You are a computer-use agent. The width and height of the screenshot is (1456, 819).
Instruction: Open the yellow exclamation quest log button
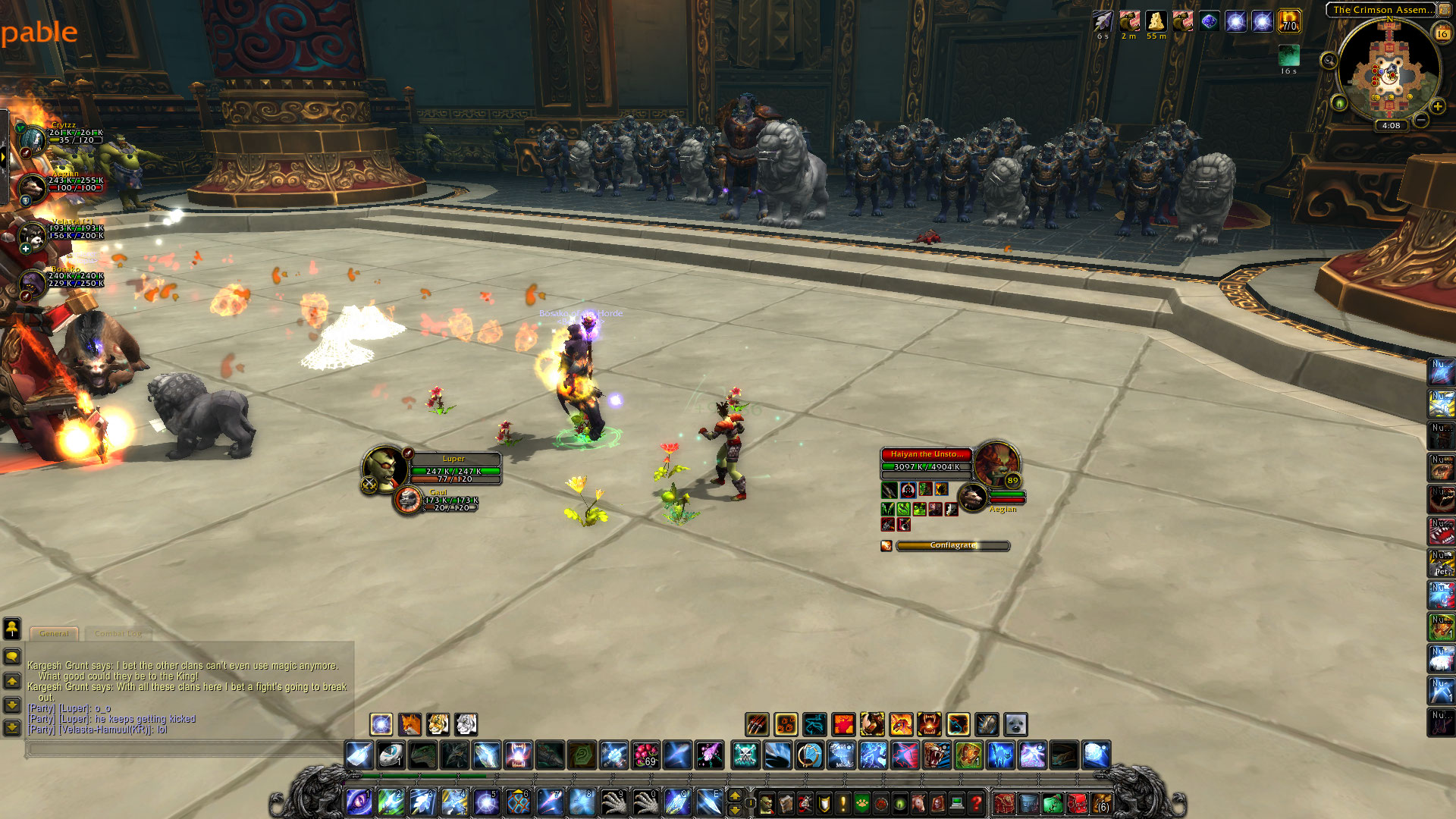coord(843,802)
